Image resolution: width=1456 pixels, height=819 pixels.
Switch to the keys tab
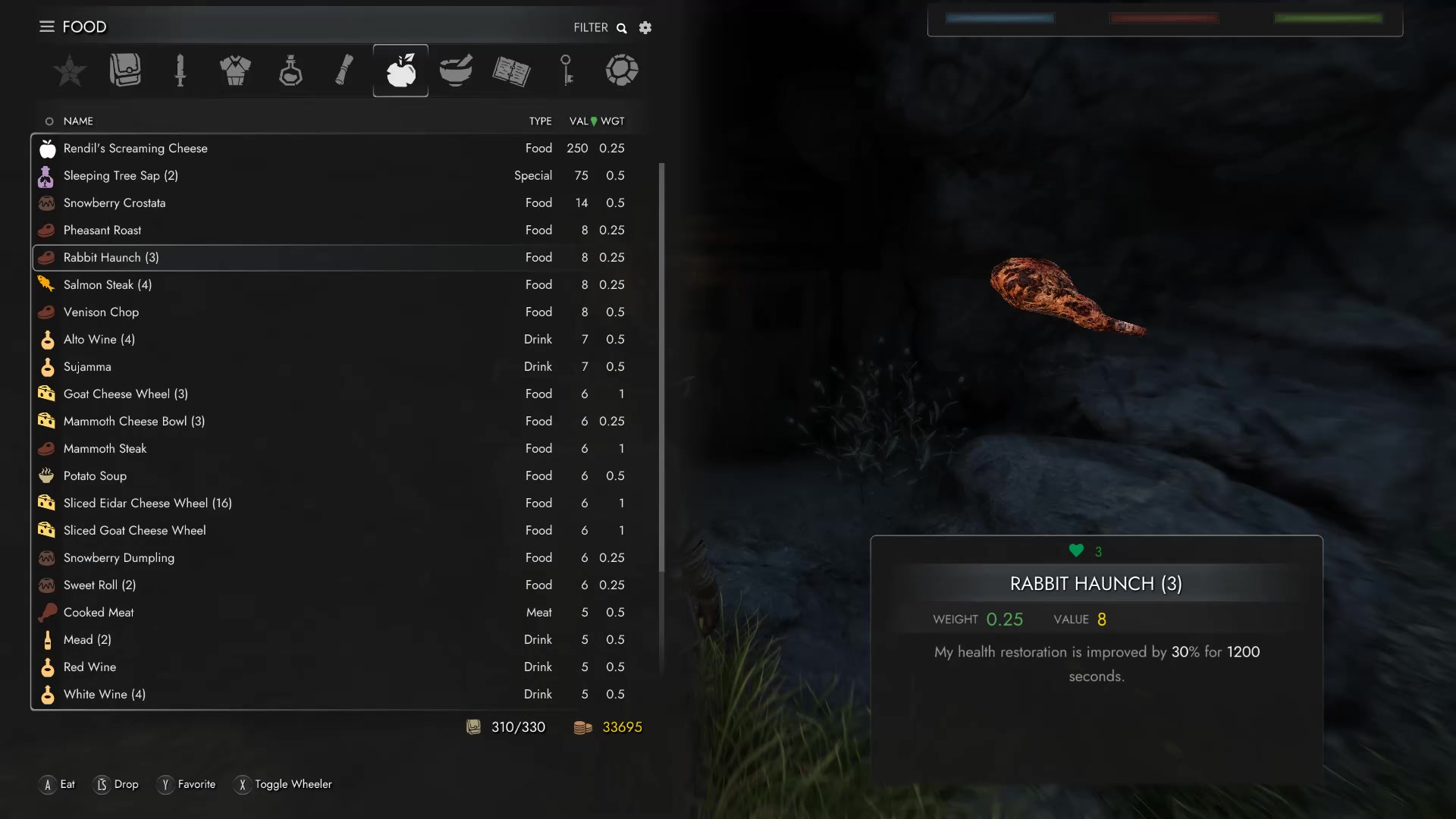click(x=566, y=71)
